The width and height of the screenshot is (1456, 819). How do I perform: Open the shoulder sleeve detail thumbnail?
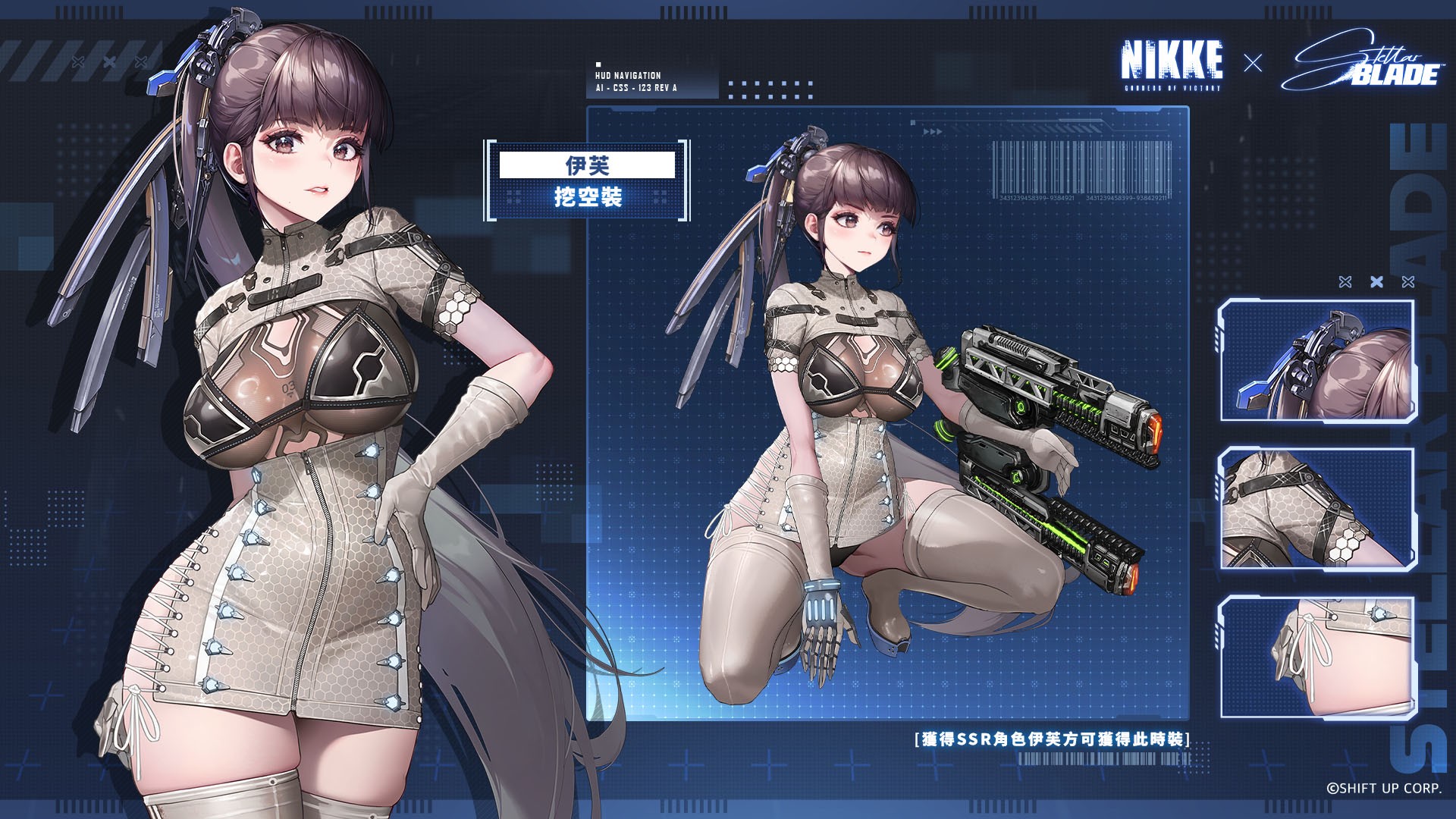click(1317, 508)
